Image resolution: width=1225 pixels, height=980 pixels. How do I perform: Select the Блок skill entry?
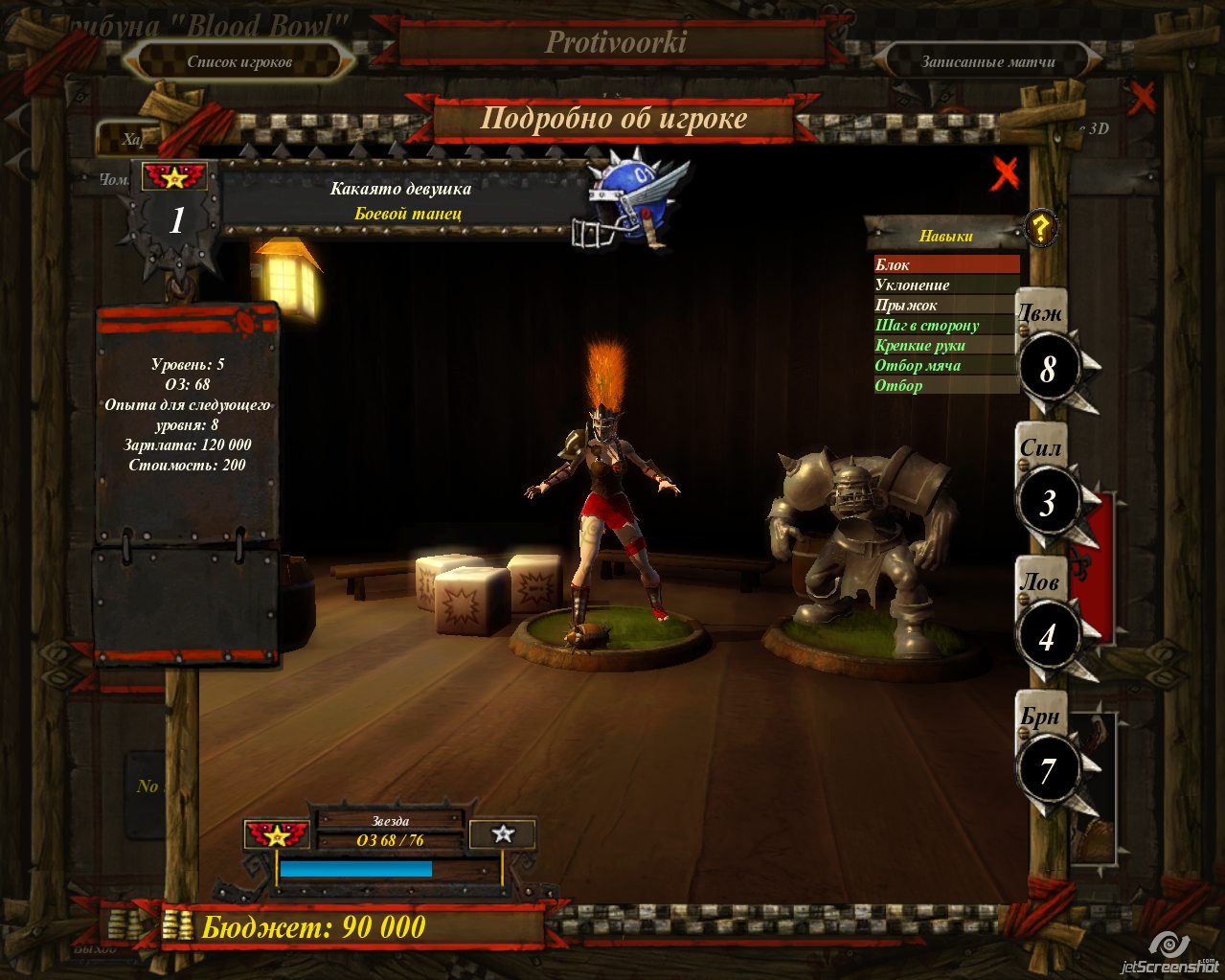pyautogui.click(x=946, y=264)
